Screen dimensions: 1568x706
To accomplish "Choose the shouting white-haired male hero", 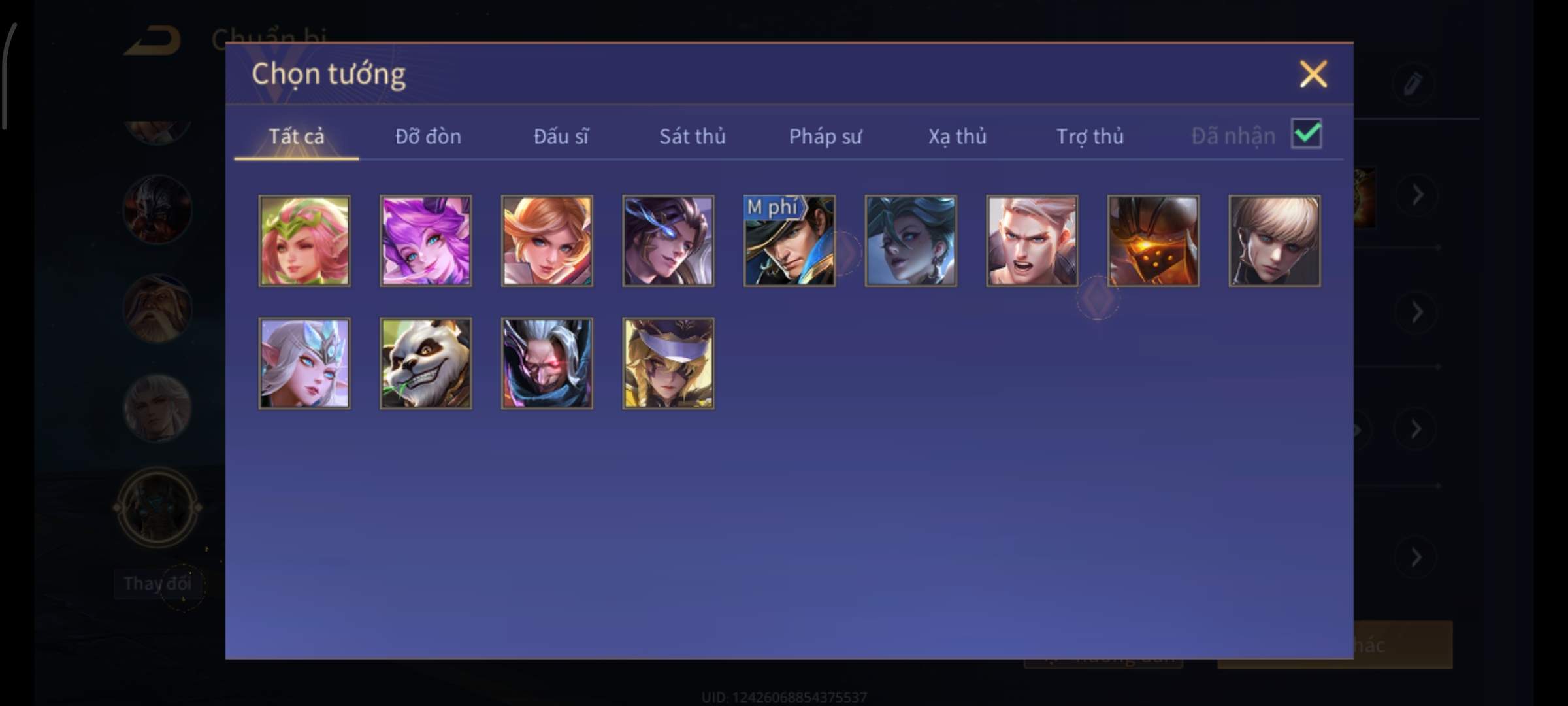I will (x=1032, y=241).
